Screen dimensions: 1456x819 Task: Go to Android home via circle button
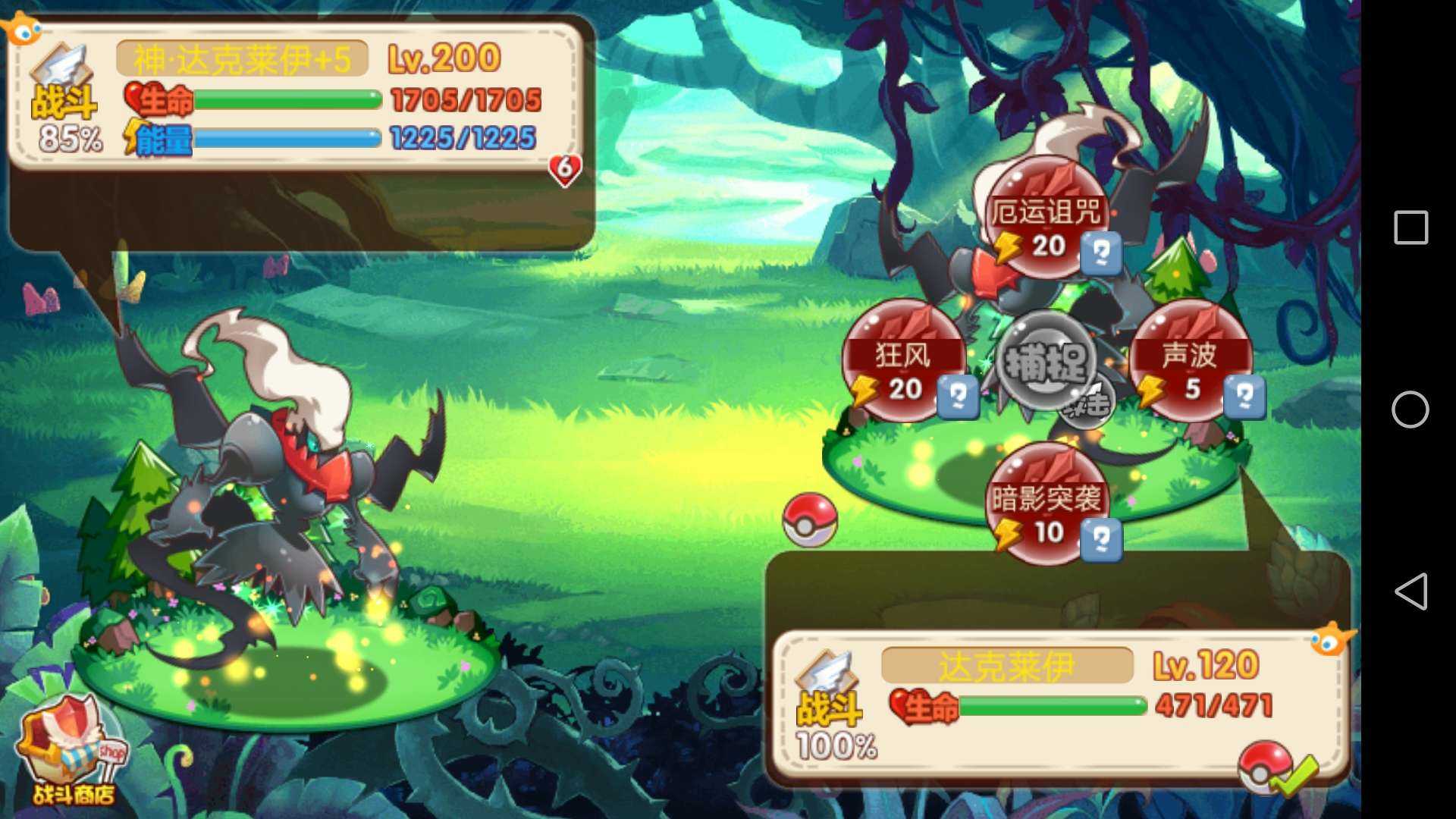pos(1410,409)
